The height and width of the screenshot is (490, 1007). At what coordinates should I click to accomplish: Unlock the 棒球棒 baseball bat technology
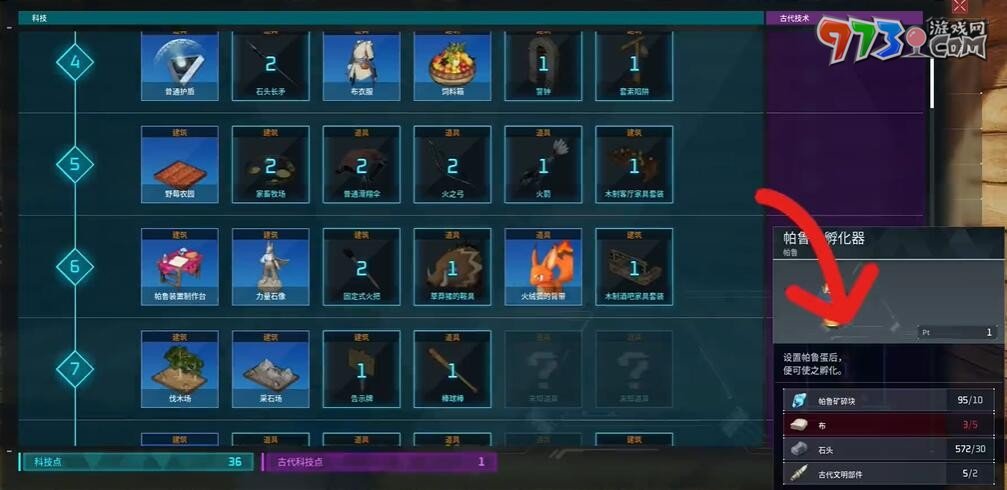452,369
